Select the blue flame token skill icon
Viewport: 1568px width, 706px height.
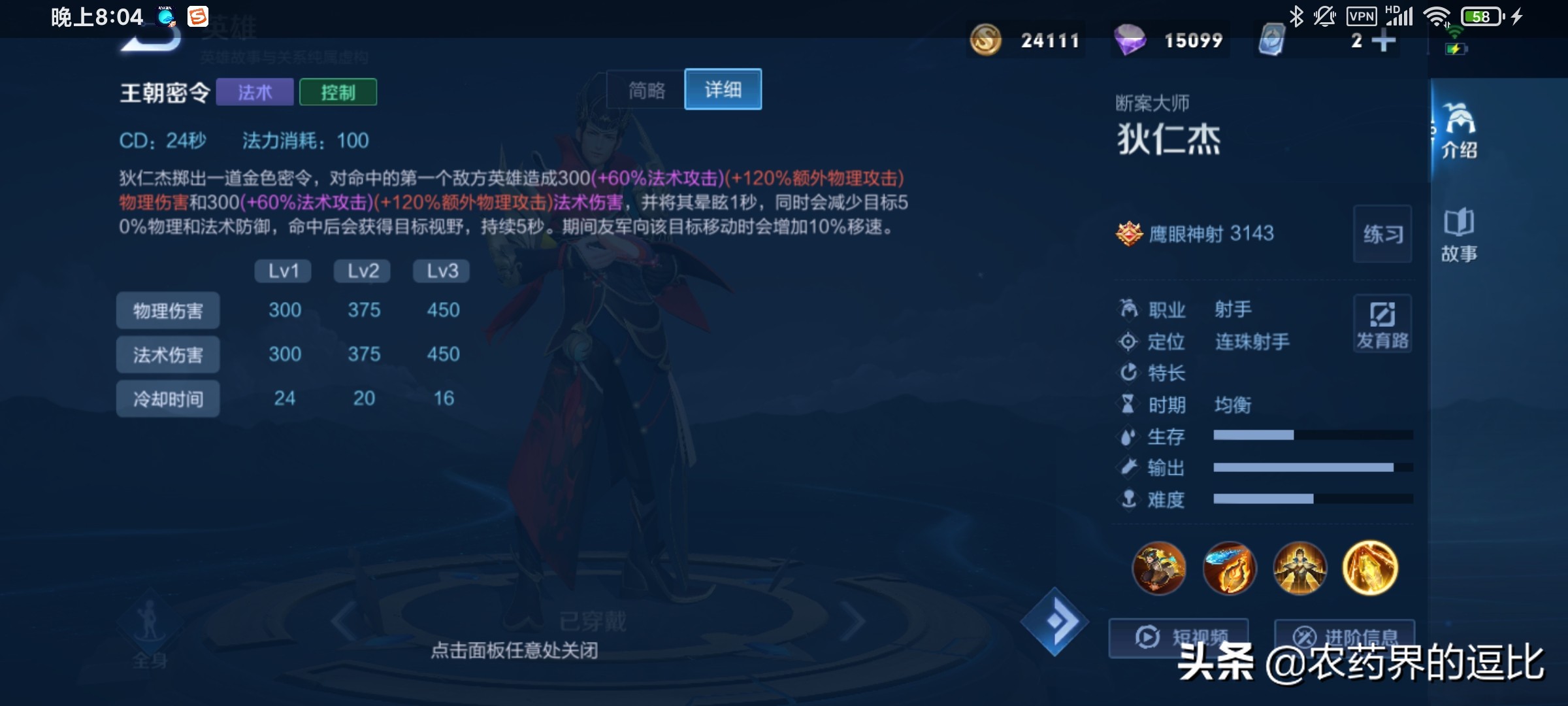[1229, 568]
